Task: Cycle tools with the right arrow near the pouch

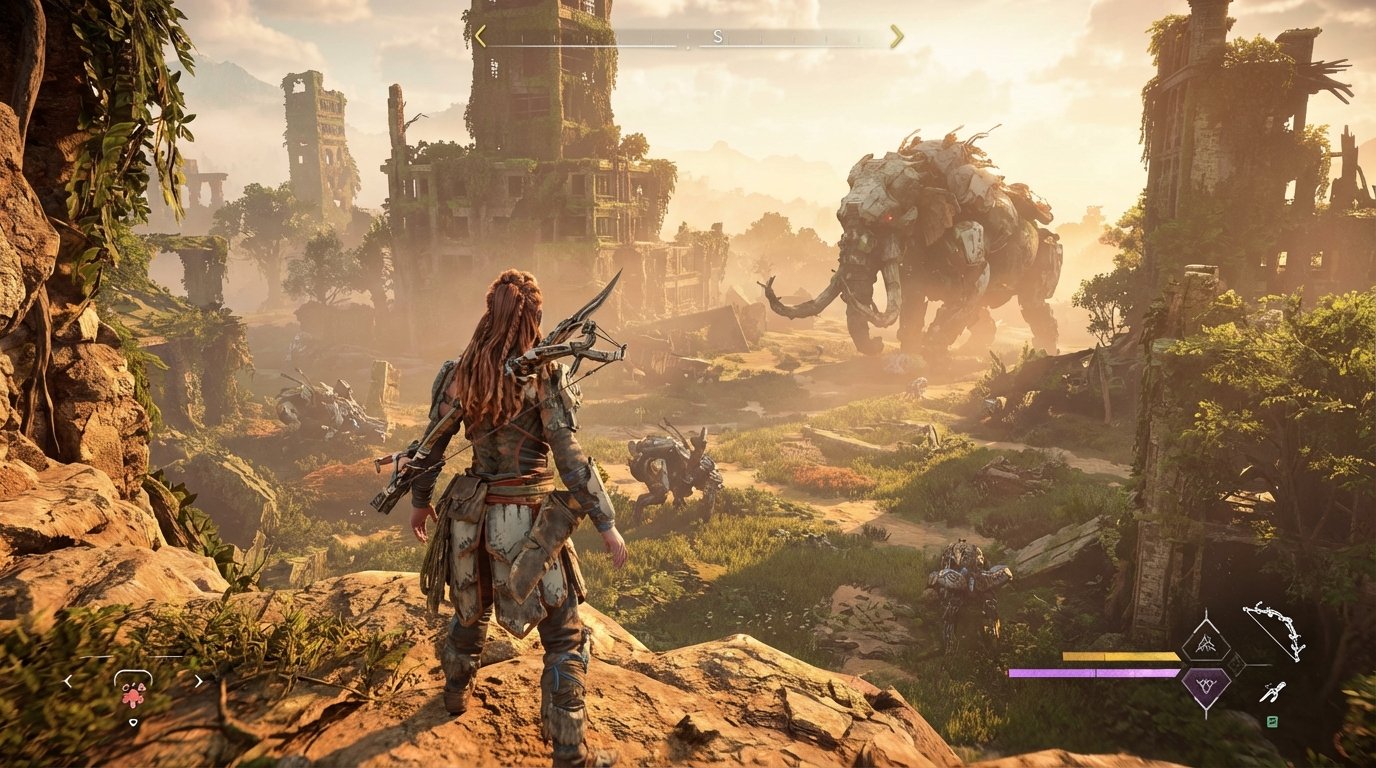Action: point(199,681)
